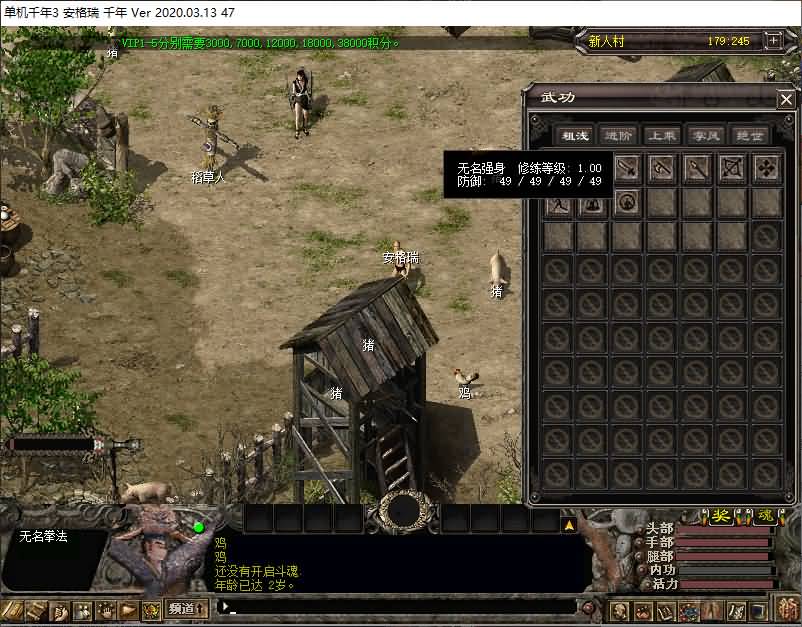Select the running figure skill icon

558,204
